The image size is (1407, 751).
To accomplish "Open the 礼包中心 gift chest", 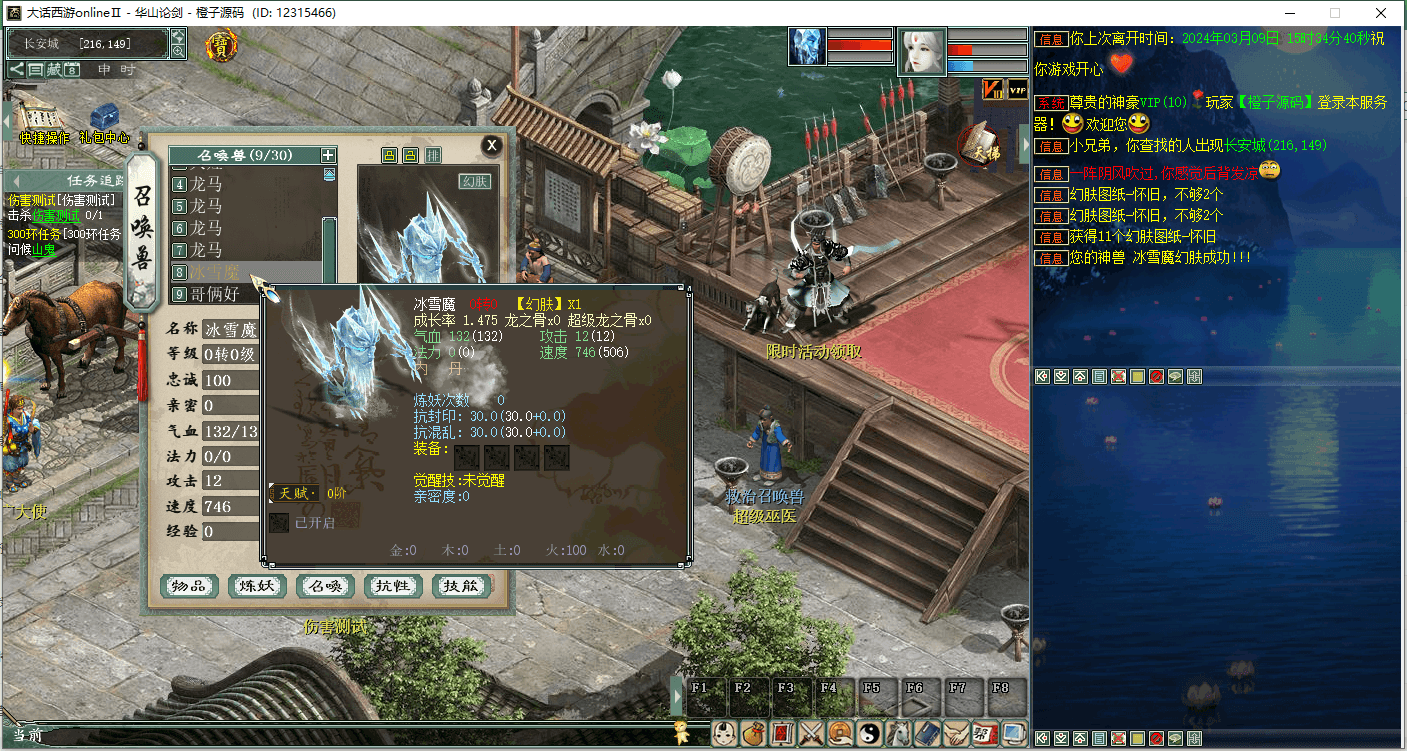I will point(104,119).
